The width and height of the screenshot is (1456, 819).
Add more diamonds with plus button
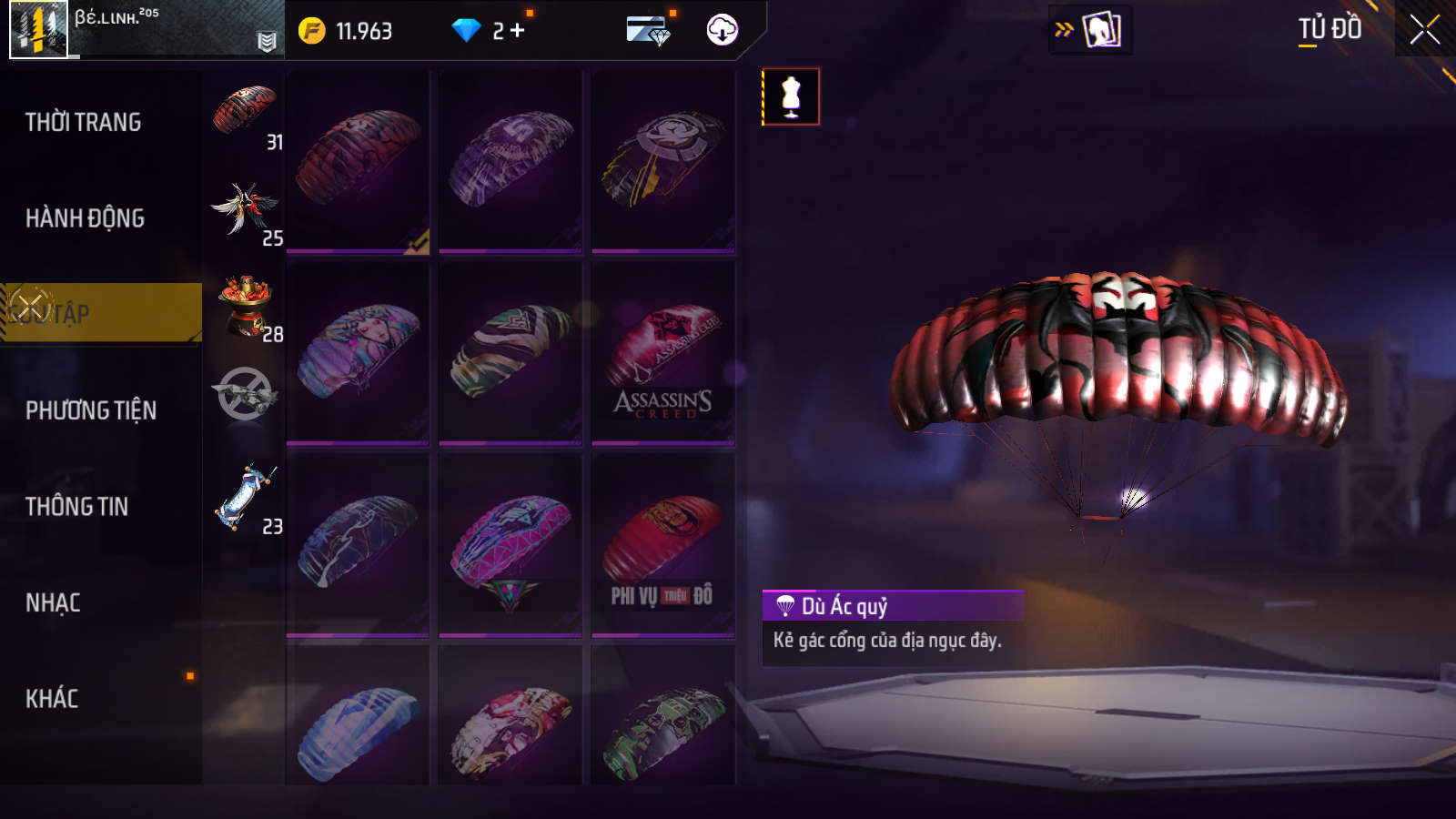[x=518, y=31]
